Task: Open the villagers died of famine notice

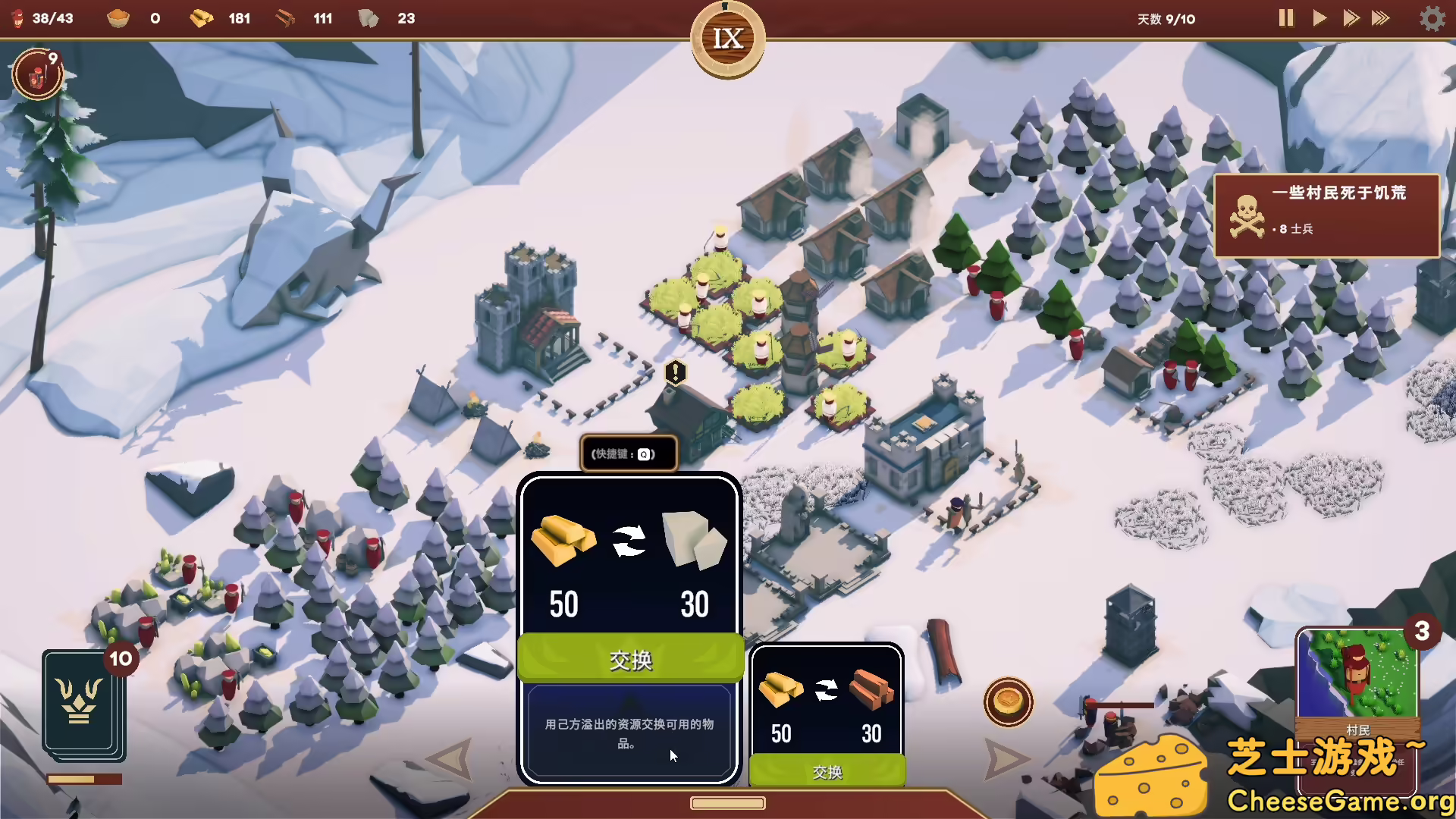Action: [x=1326, y=215]
